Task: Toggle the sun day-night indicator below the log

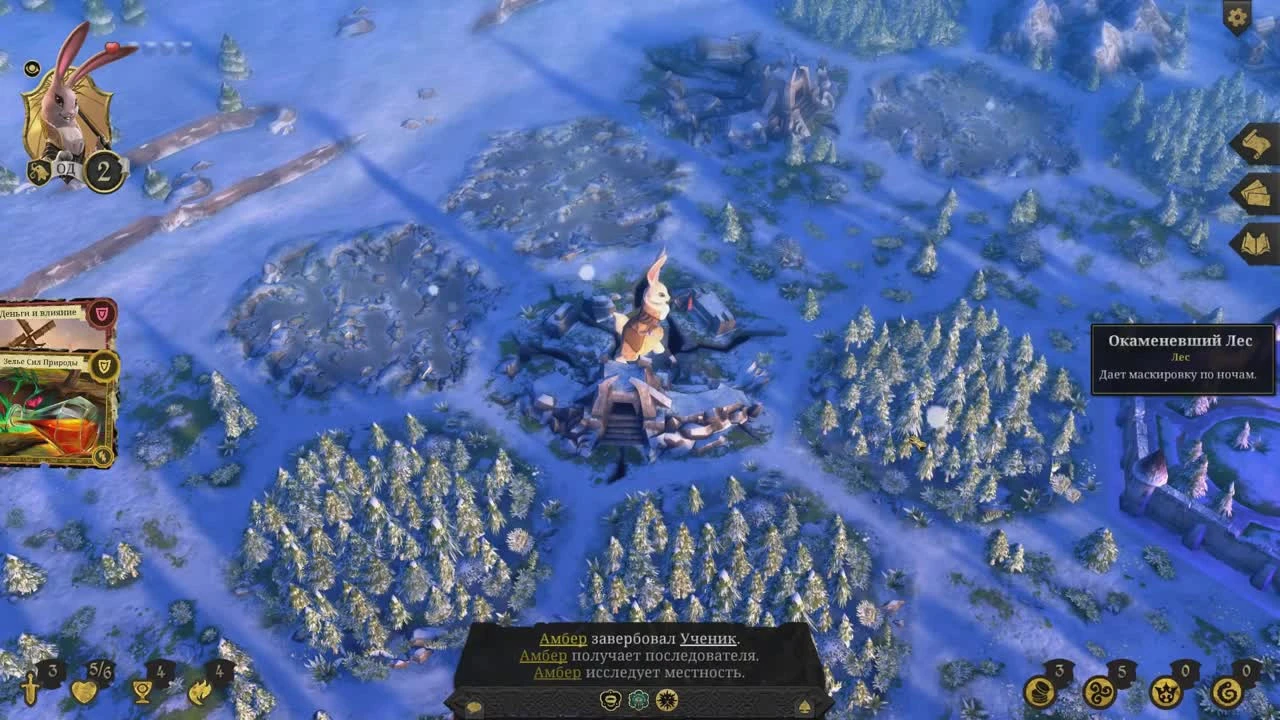Action: click(667, 700)
